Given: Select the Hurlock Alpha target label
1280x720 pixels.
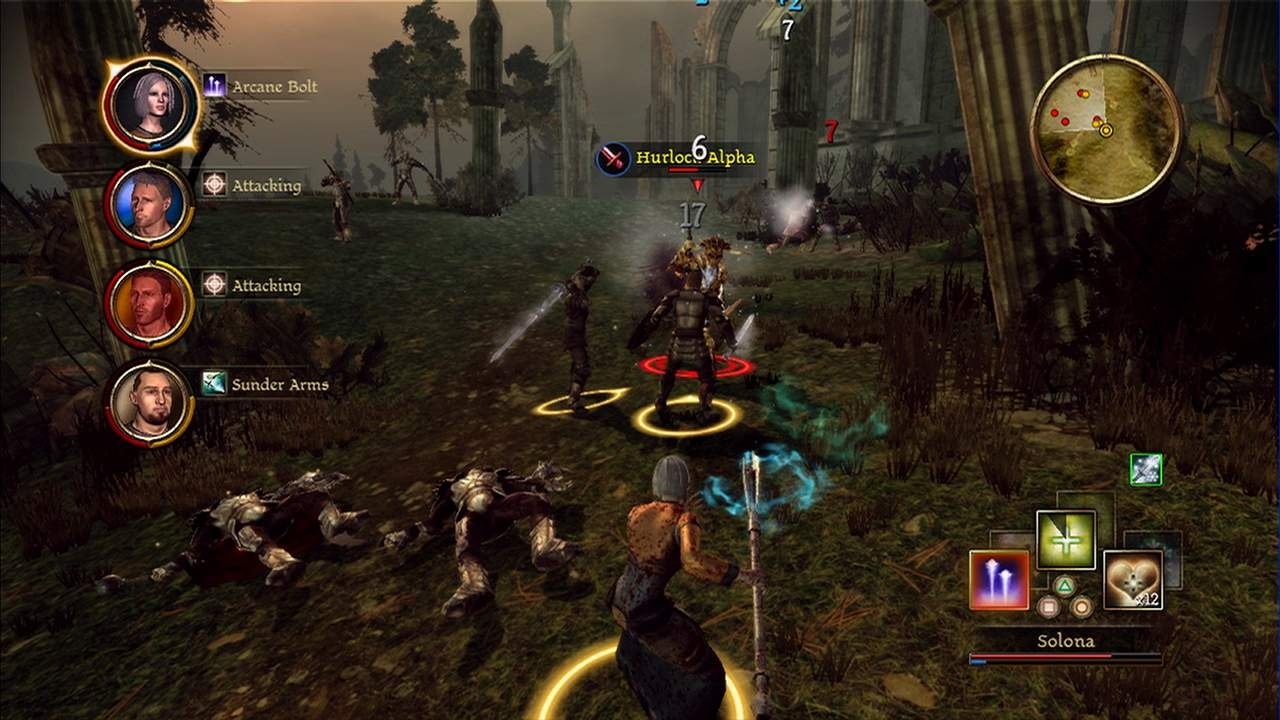Looking at the screenshot, I should [694, 158].
